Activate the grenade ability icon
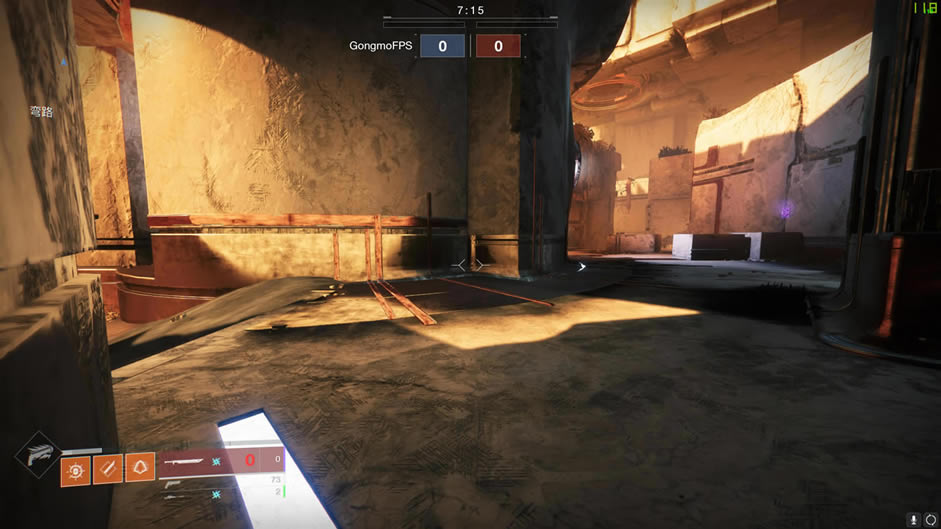Viewport: 941px width, 529px height. click(75, 469)
